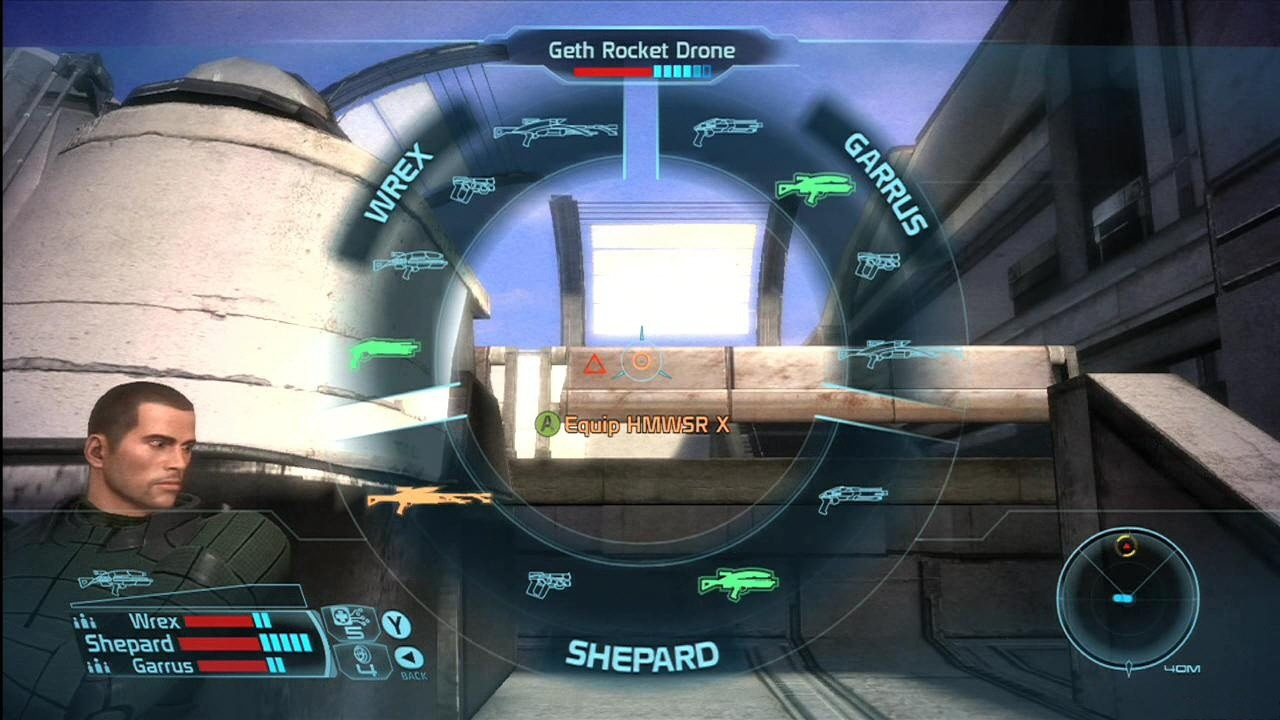Select Shepard's shotgun icon

(x=851, y=497)
